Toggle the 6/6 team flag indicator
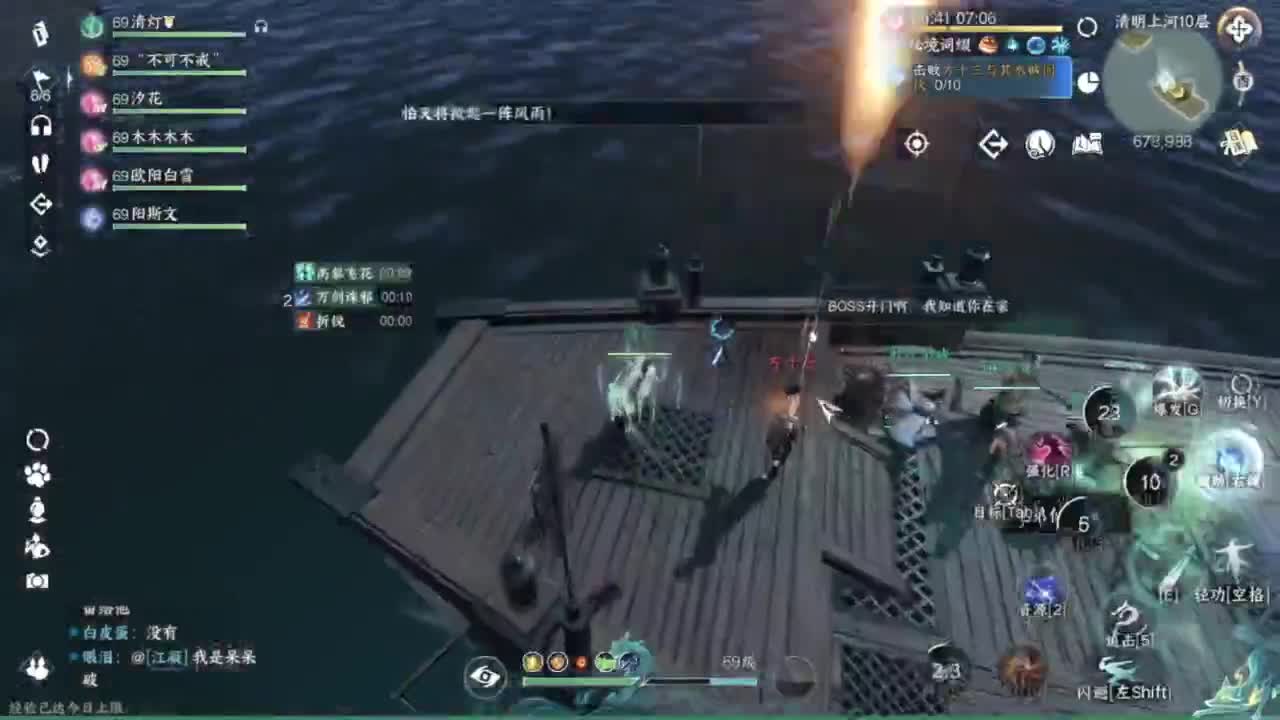Image resolution: width=1280 pixels, height=720 pixels. [40, 80]
